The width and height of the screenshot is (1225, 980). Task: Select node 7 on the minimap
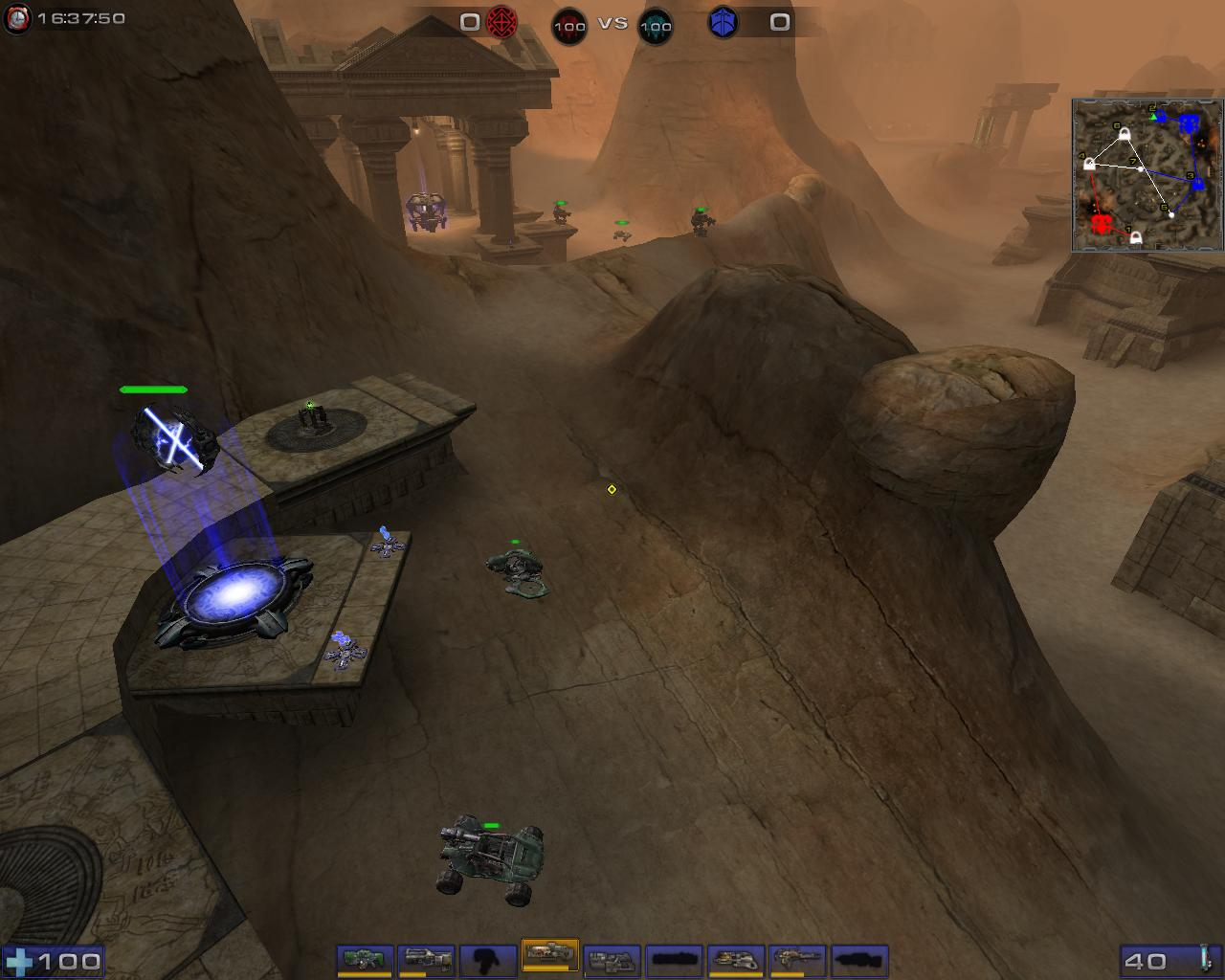[x=1141, y=169]
